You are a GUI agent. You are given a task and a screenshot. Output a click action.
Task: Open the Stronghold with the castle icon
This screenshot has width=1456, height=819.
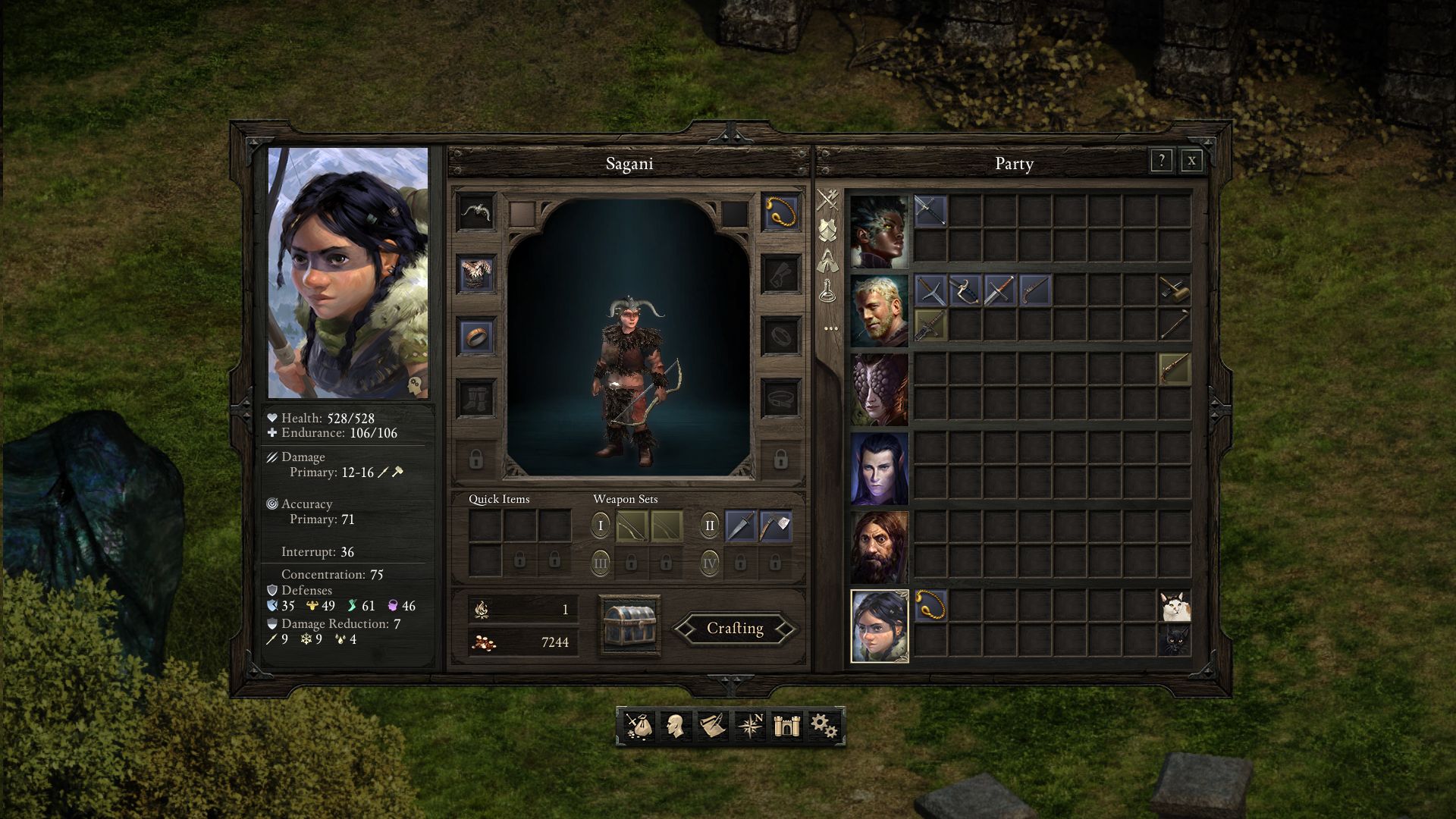[787, 726]
